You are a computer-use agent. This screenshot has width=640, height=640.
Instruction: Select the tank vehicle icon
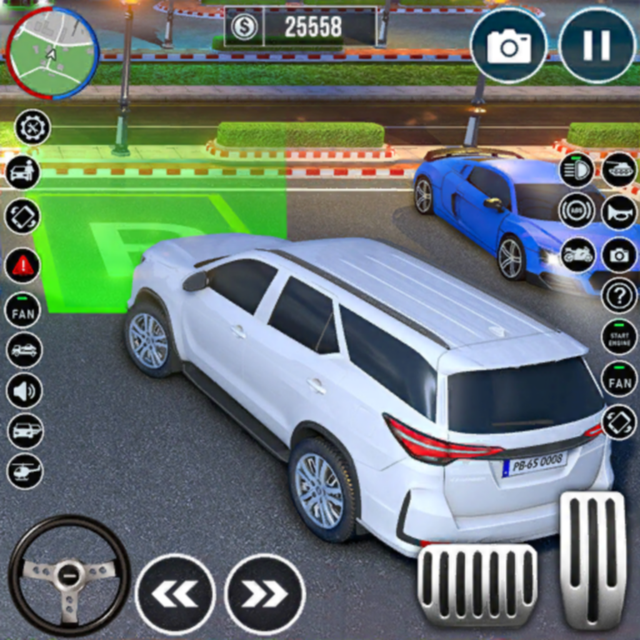pyautogui.click(x=618, y=170)
